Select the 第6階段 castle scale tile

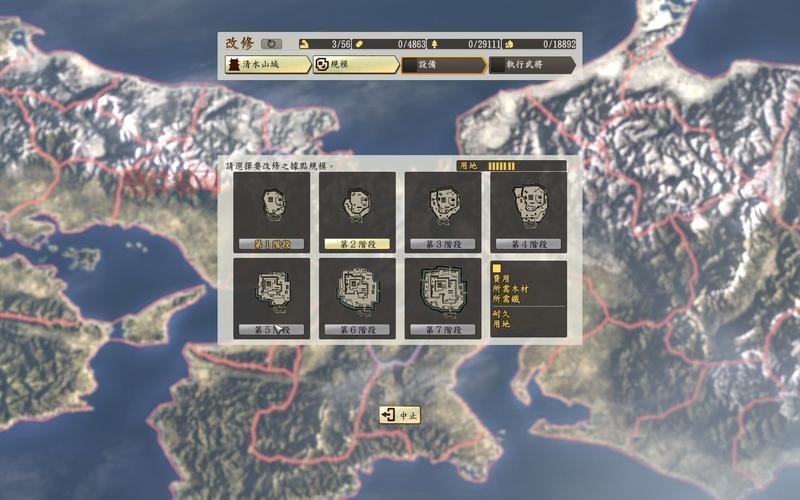point(357,298)
